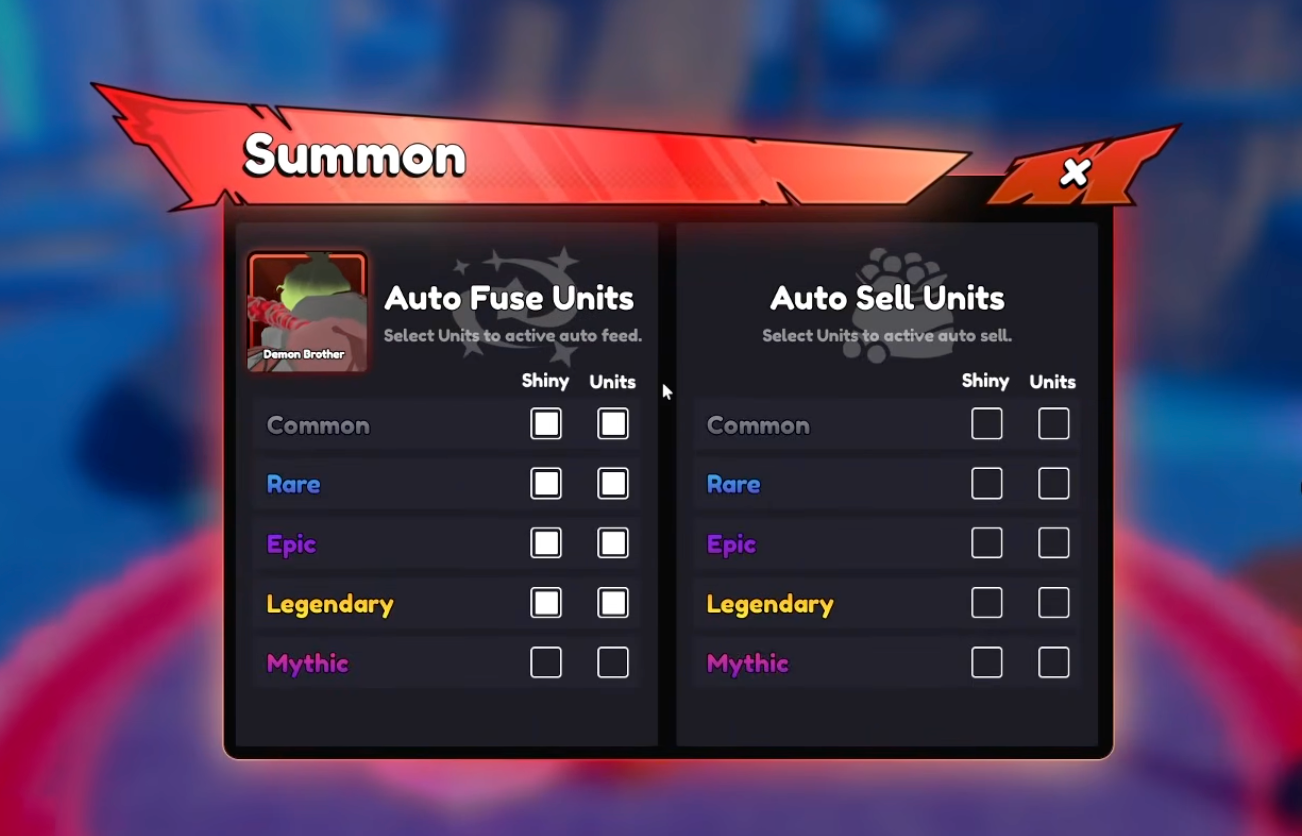Toggle Units auto fuse for Epic rarity
Image resolution: width=1302 pixels, height=836 pixels.
point(612,543)
